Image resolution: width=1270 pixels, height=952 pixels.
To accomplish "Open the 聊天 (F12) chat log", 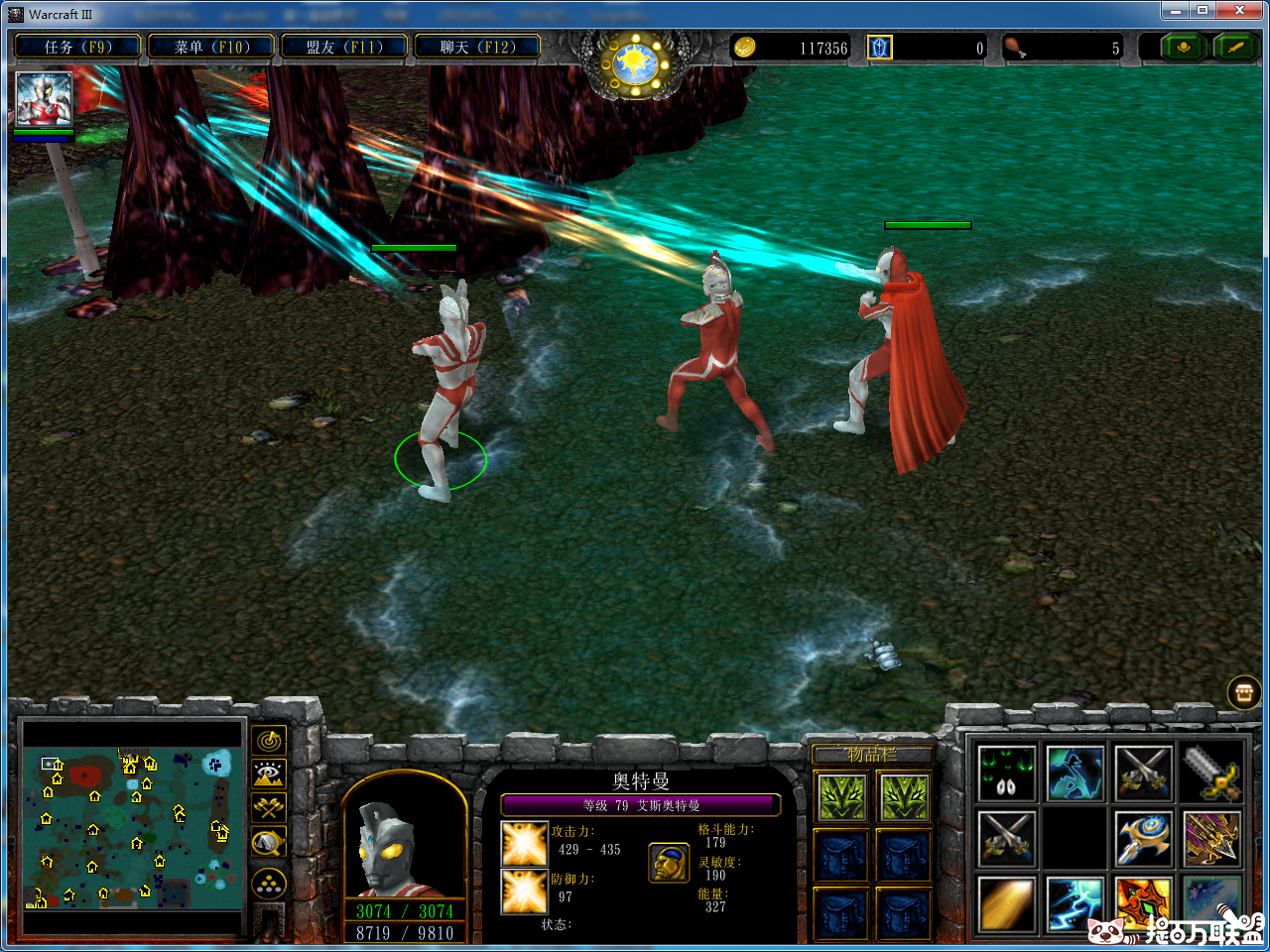I will [477, 47].
